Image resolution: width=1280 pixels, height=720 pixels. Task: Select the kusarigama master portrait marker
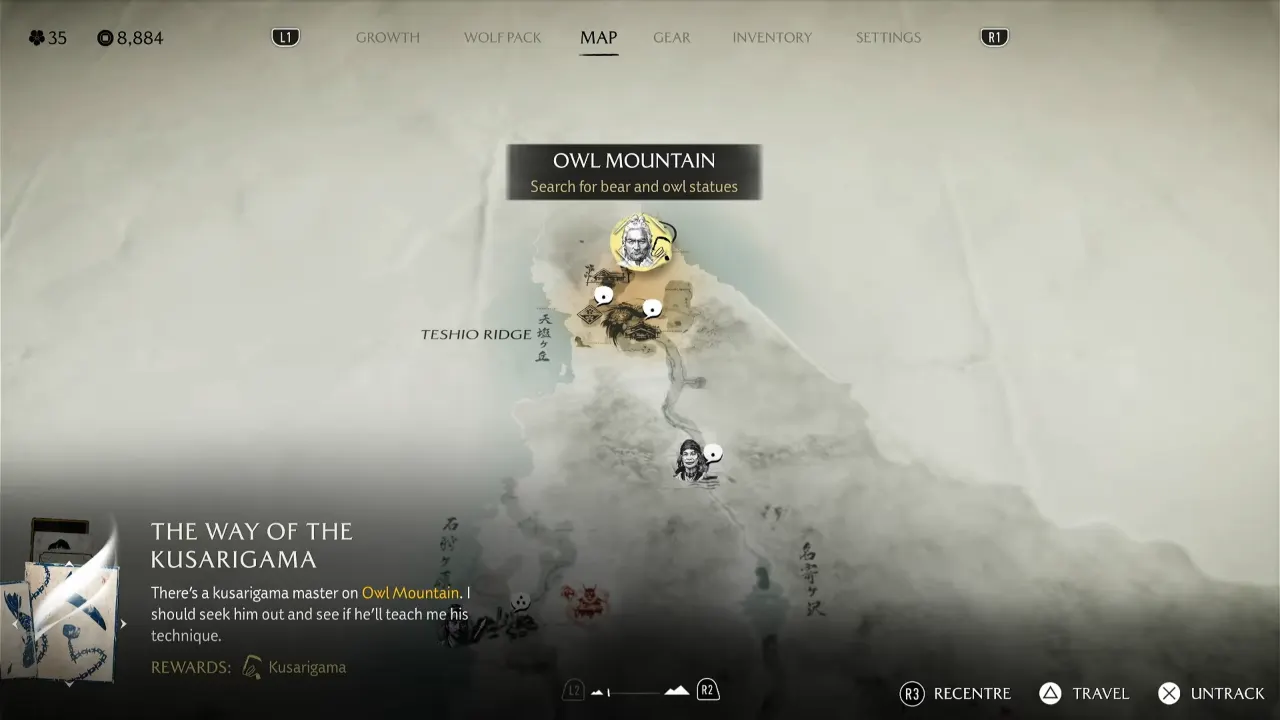637,243
